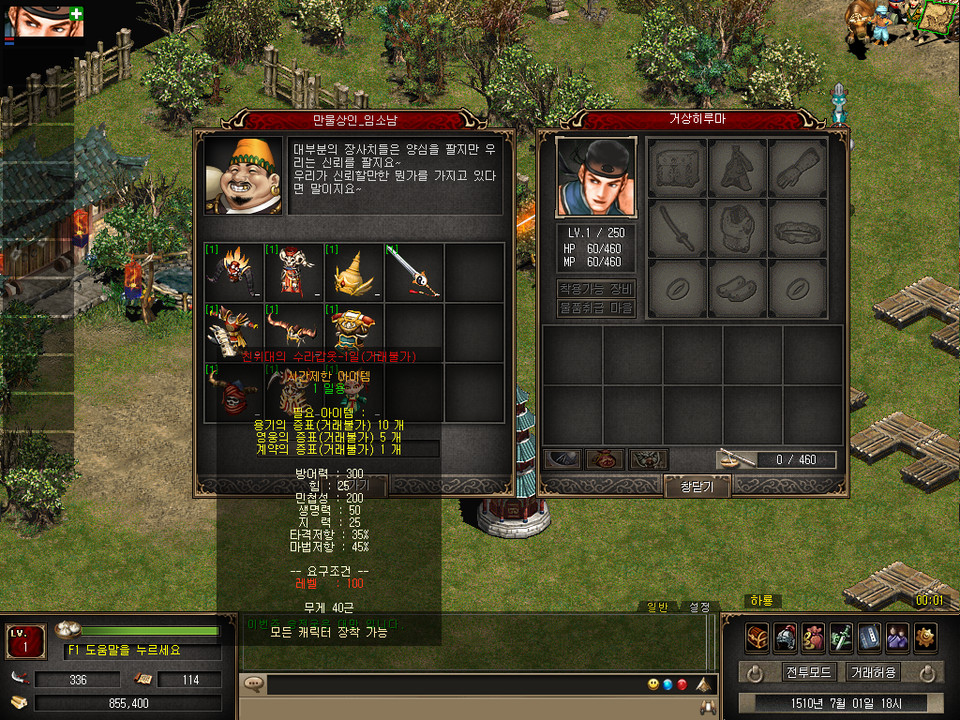Click the 물품취급 마을 button
The width and height of the screenshot is (960, 720).
[x=596, y=308]
